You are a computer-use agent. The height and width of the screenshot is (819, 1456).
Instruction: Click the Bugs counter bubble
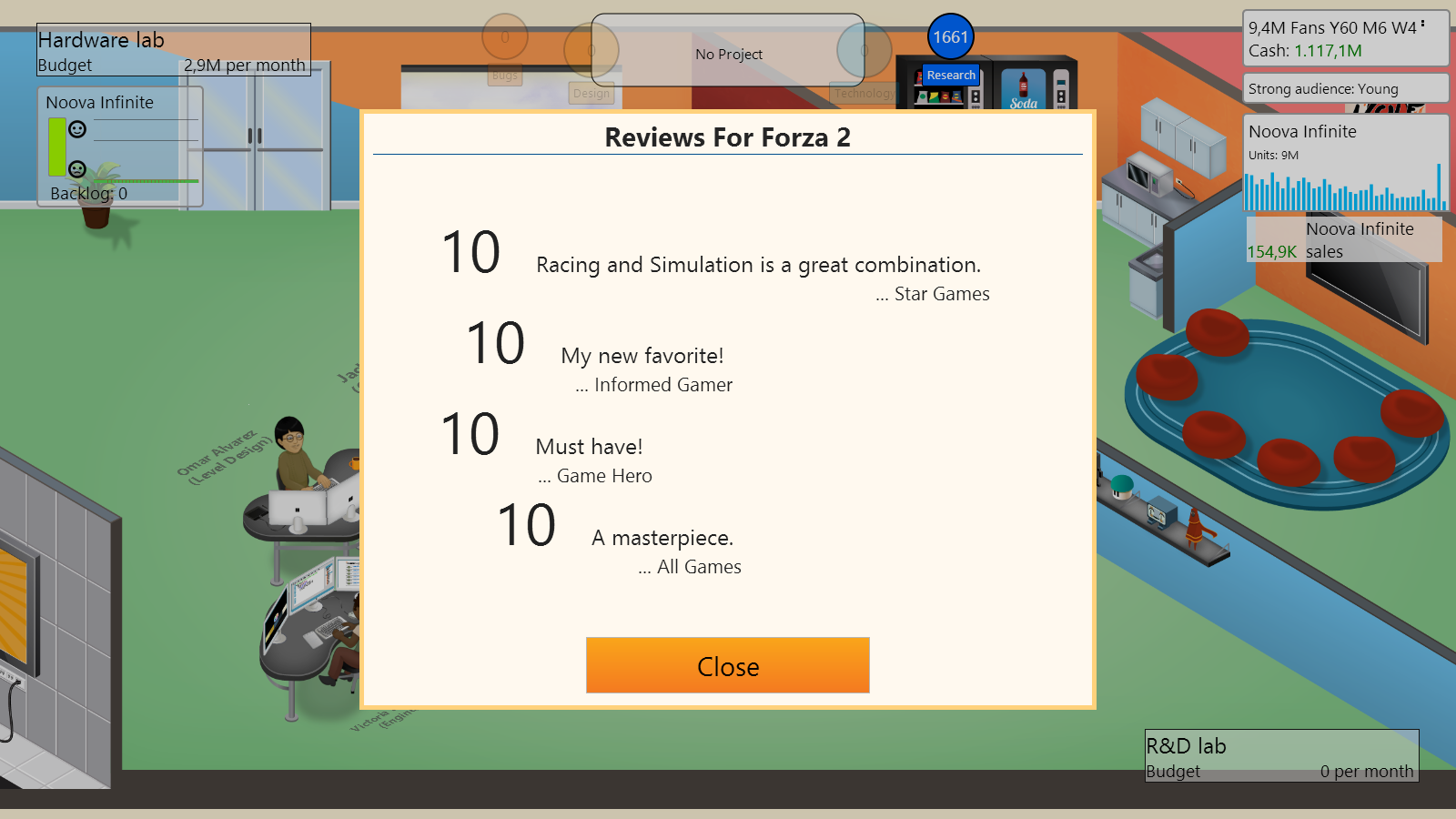(504, 36)
